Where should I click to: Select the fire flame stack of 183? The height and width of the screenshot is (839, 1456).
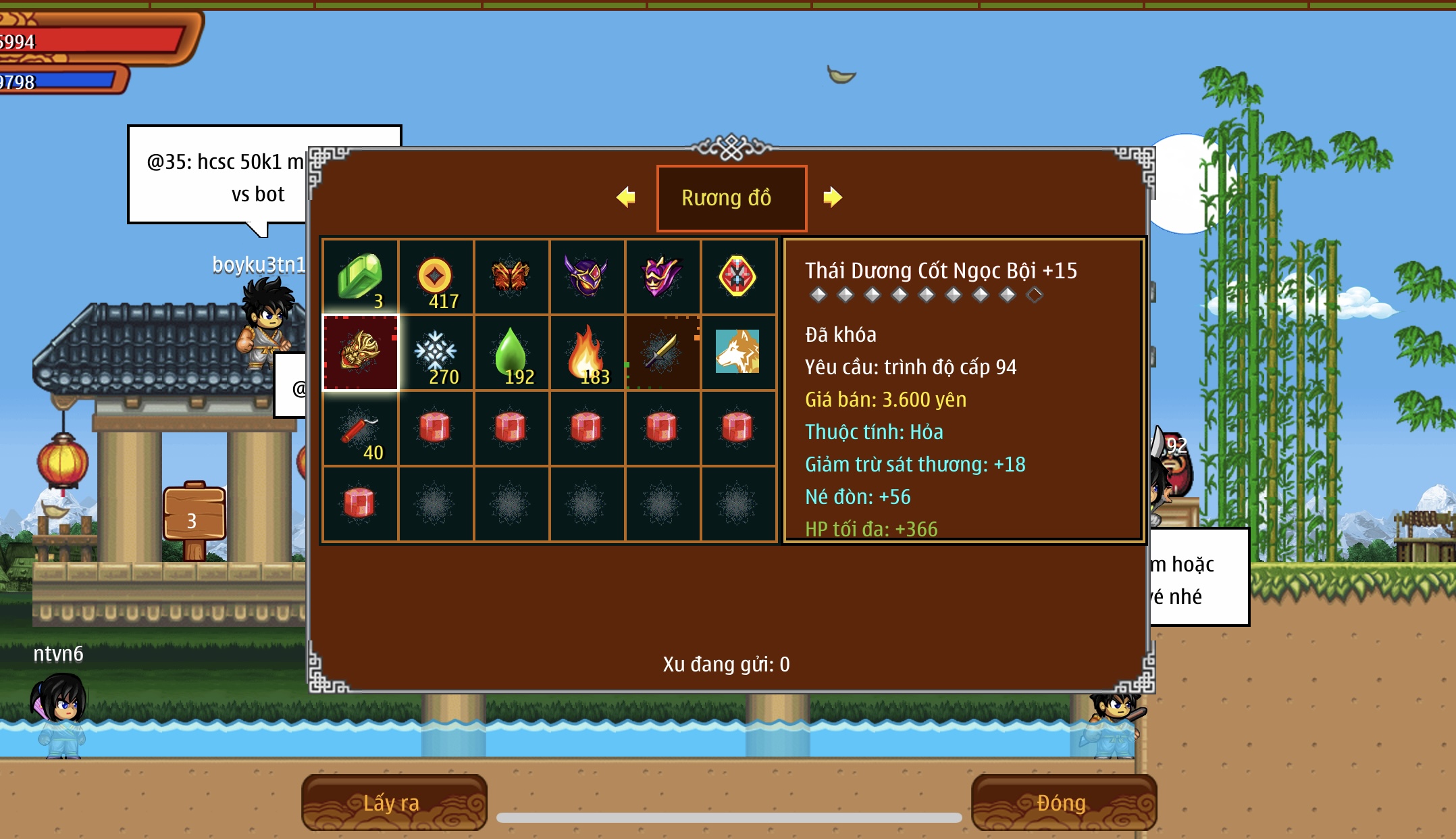pos(587,352)
